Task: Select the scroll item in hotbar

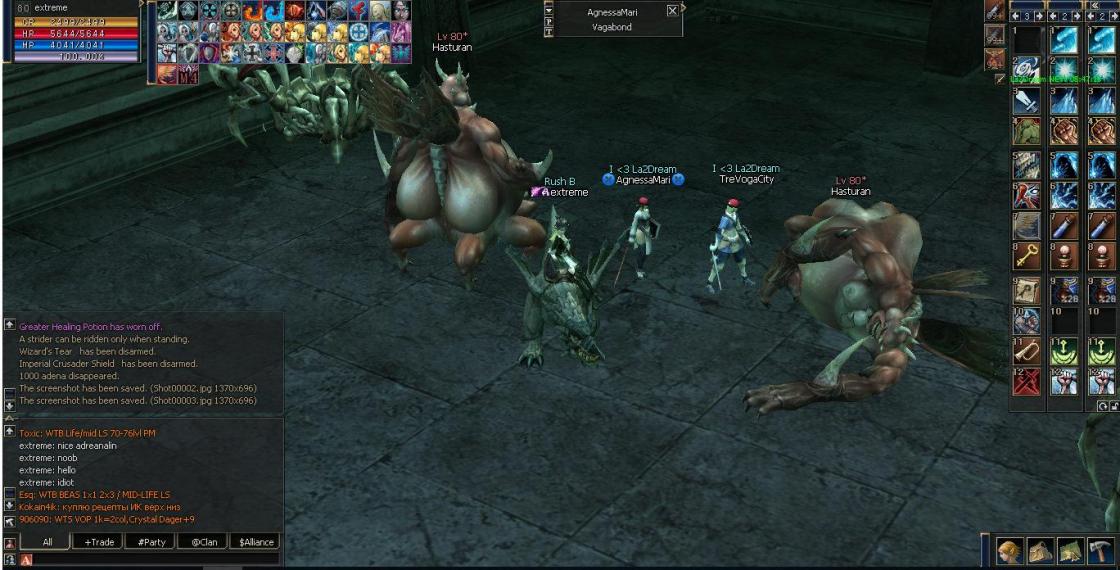Action: pyautogui.click(x=1027, y=289)
